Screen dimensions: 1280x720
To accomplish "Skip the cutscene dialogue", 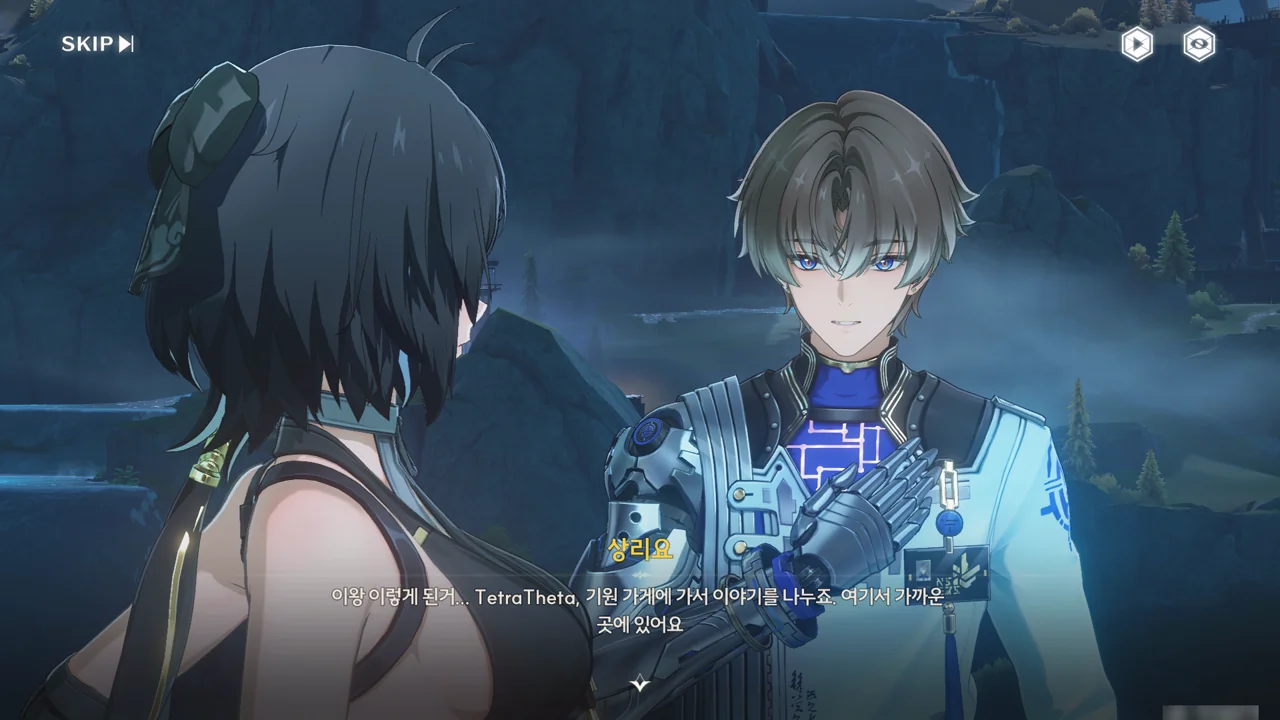I will tap(97, 44).
